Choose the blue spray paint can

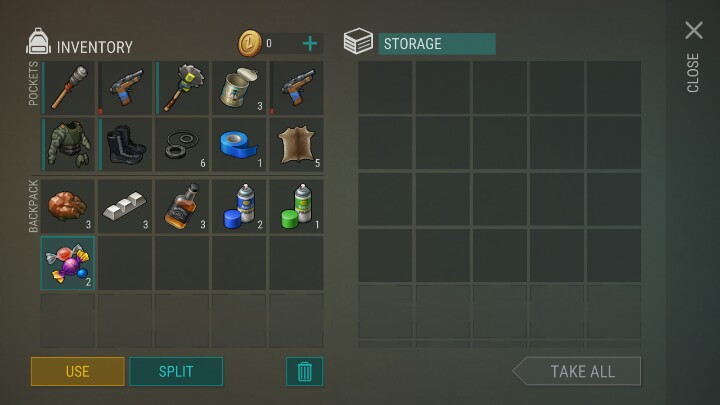coord(240,205)
